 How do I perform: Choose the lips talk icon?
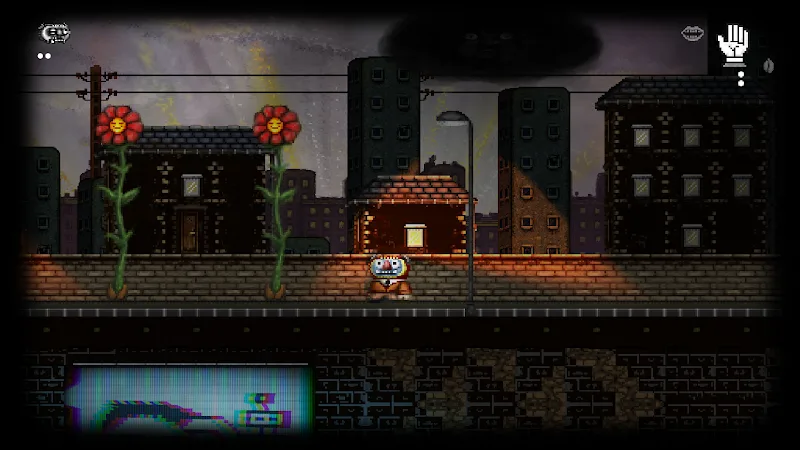pos(692,34)
